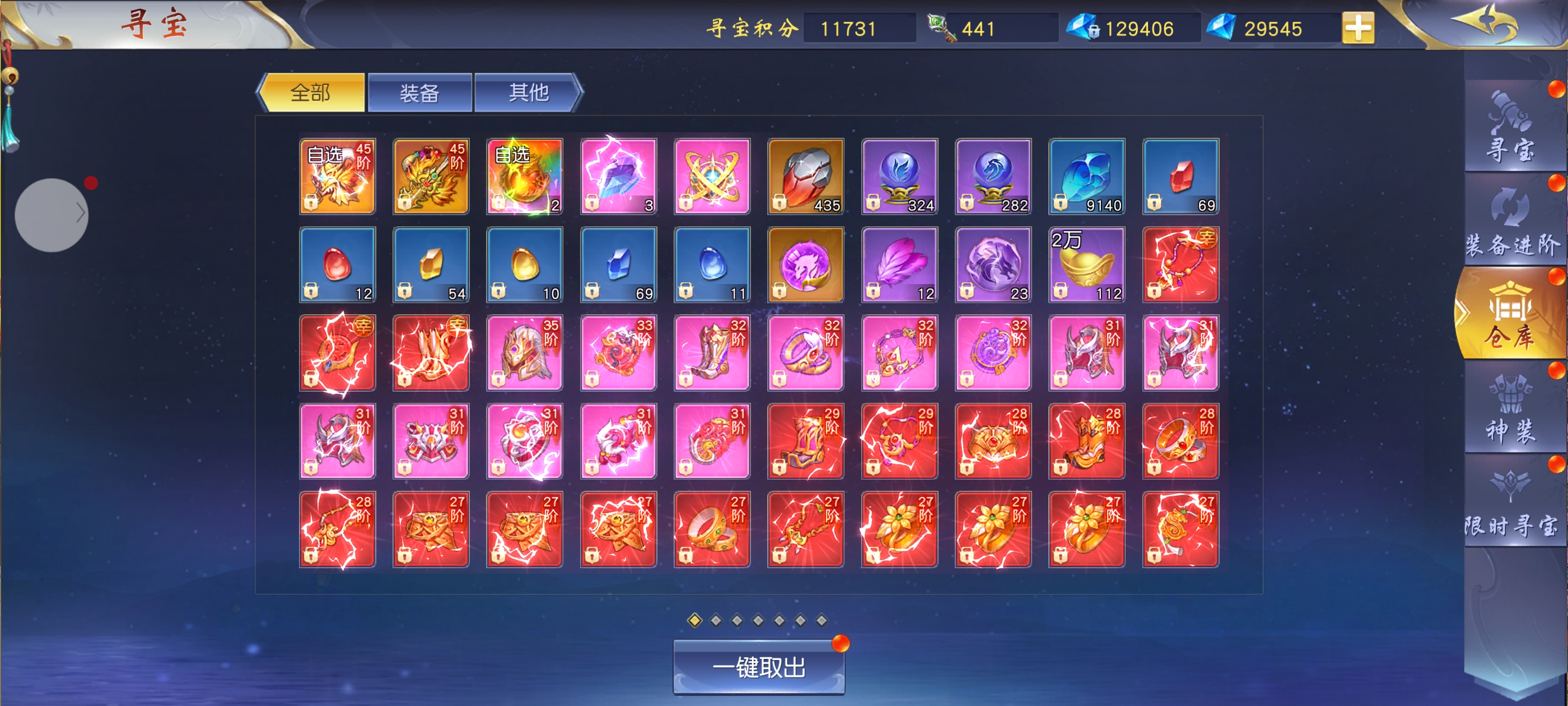This screenshot has width=1568, height=706.
Task: Open the 神装 side menu
Action: [1510, 408]
